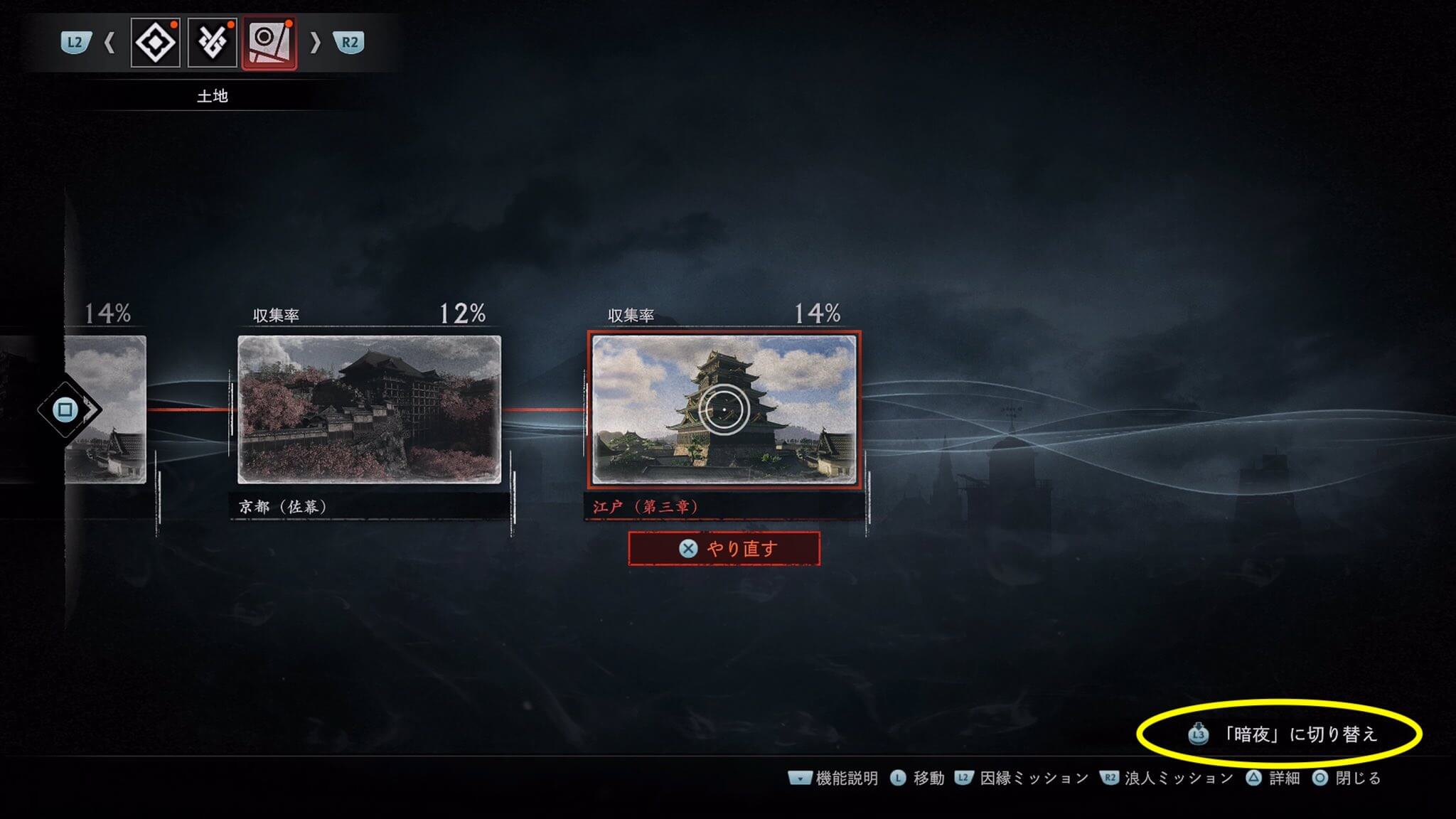
Task: Open the crossed-pattern mission tab
Action: tap(213, 43)
